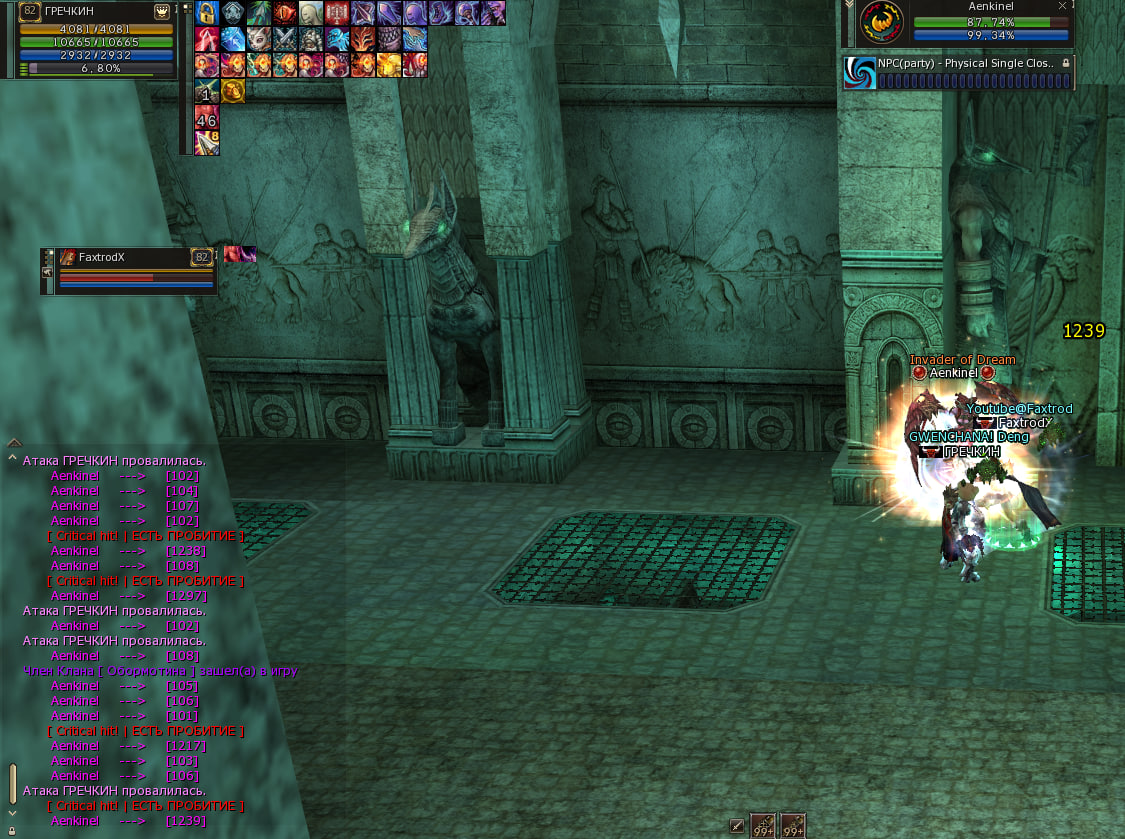Close the Aenkinel target window
Screen dimensions: 1125x839
coord(1062,6)
